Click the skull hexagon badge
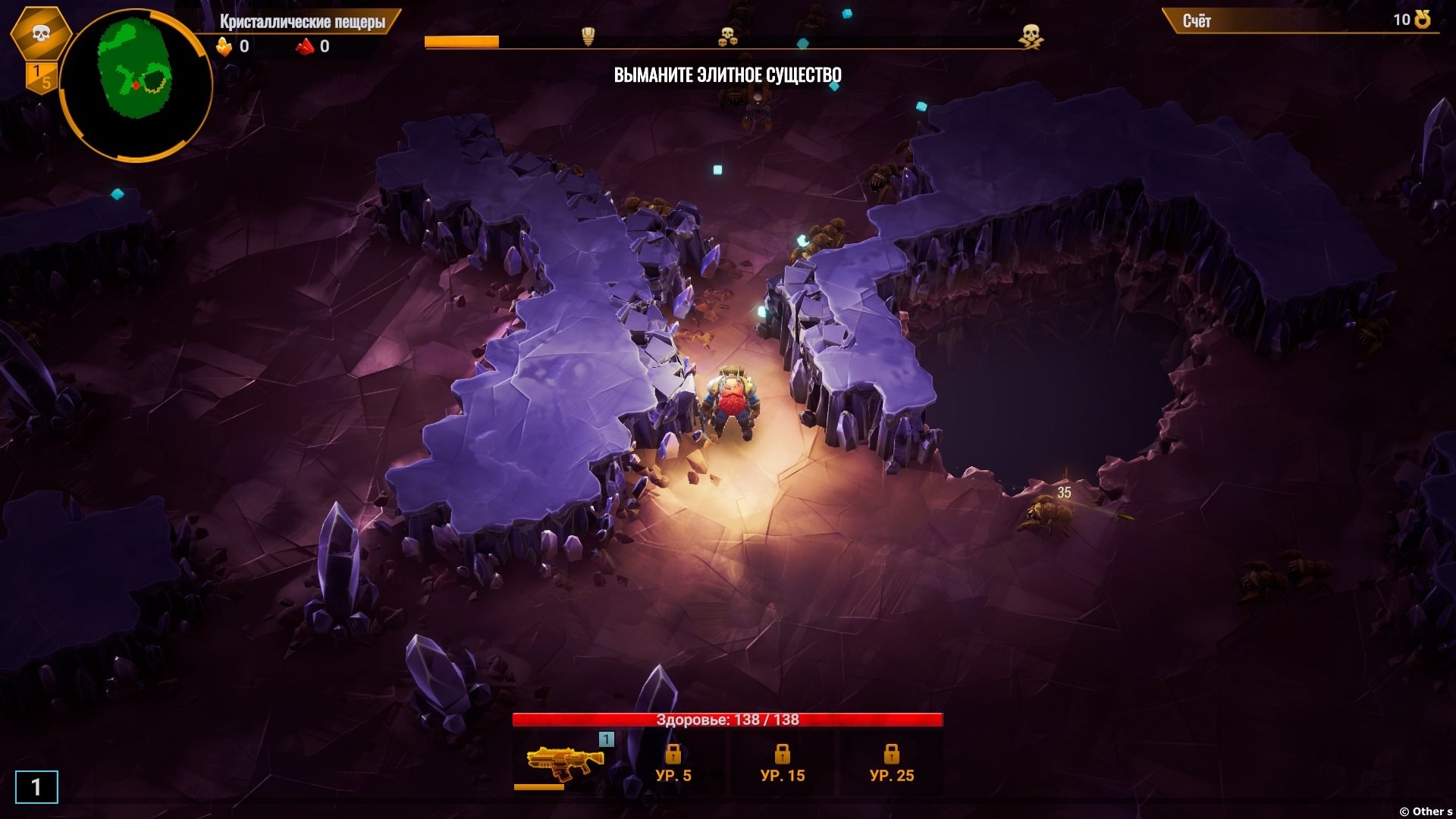The height and width of the screenshot is (819, 1456). tap(41, 33)
